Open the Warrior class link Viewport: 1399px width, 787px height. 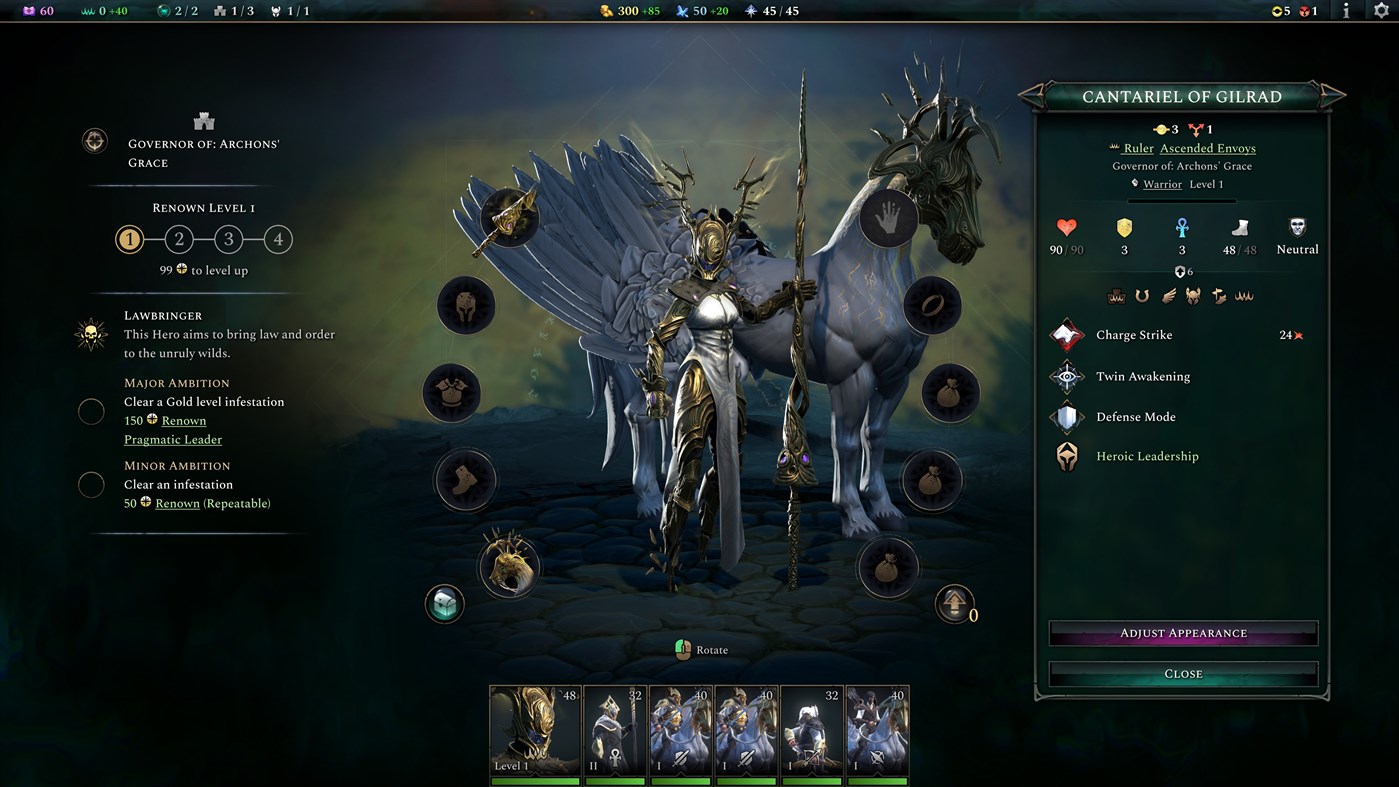point(1161,183)
